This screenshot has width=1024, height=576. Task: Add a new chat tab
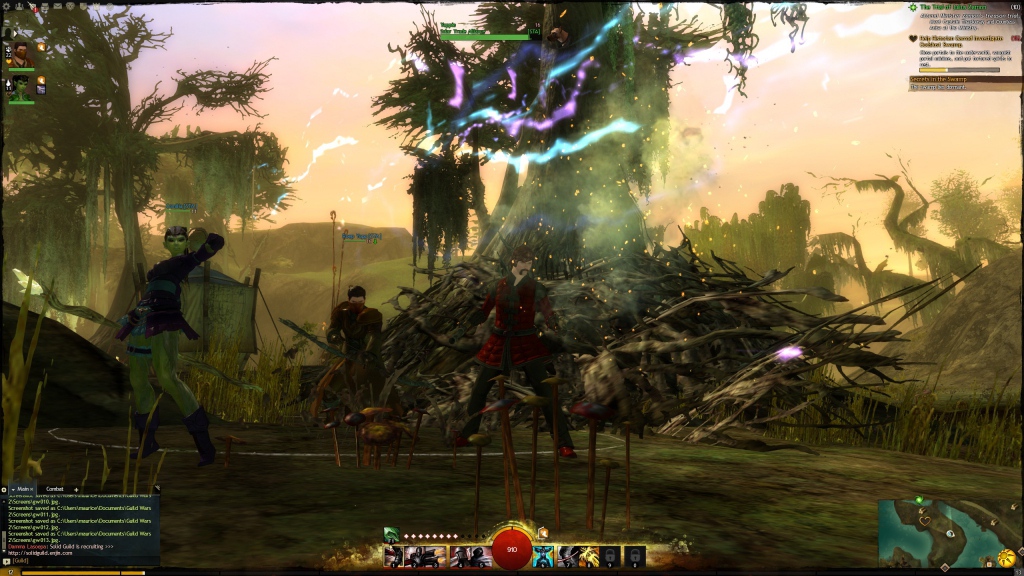coord(76,489)
